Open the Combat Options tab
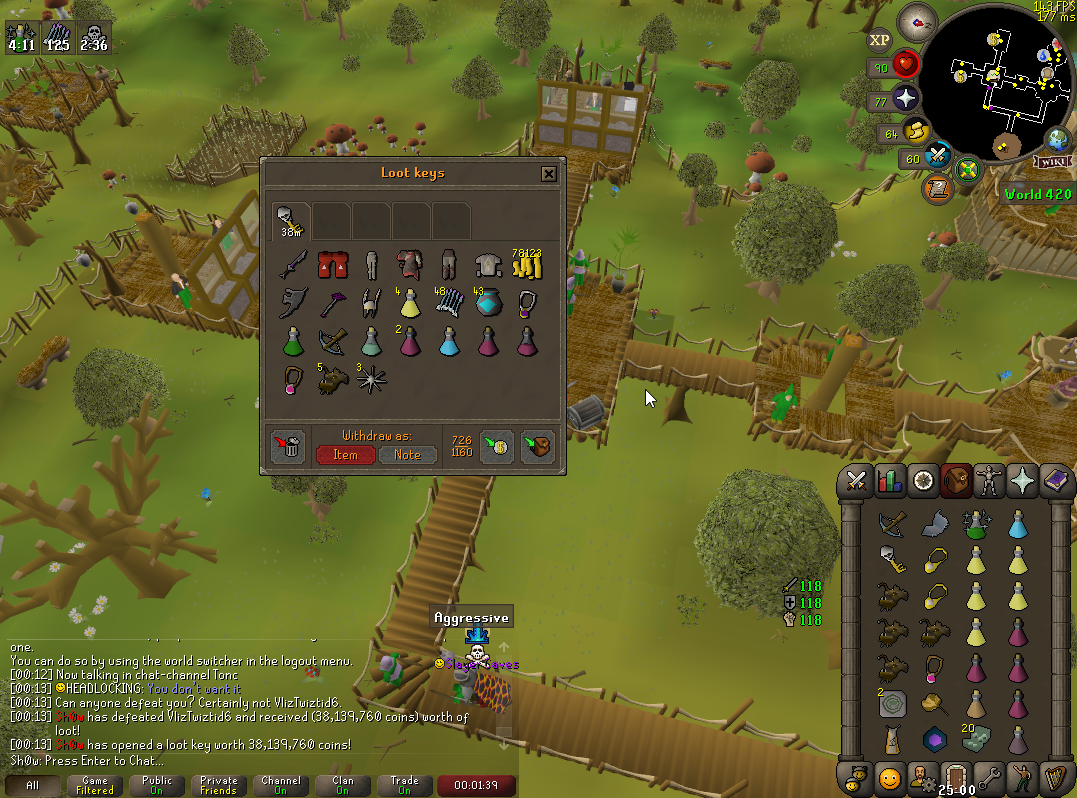 tap(856, 480)
